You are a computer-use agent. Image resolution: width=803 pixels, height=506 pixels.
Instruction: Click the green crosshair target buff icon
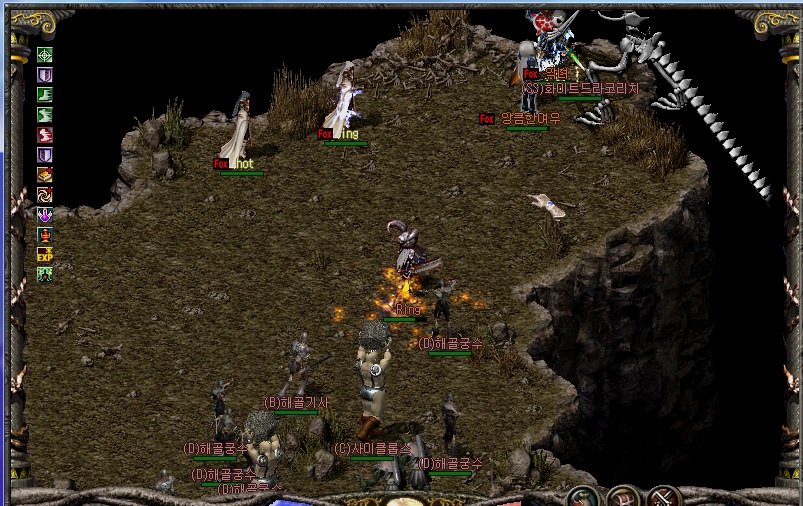point(45,55)
